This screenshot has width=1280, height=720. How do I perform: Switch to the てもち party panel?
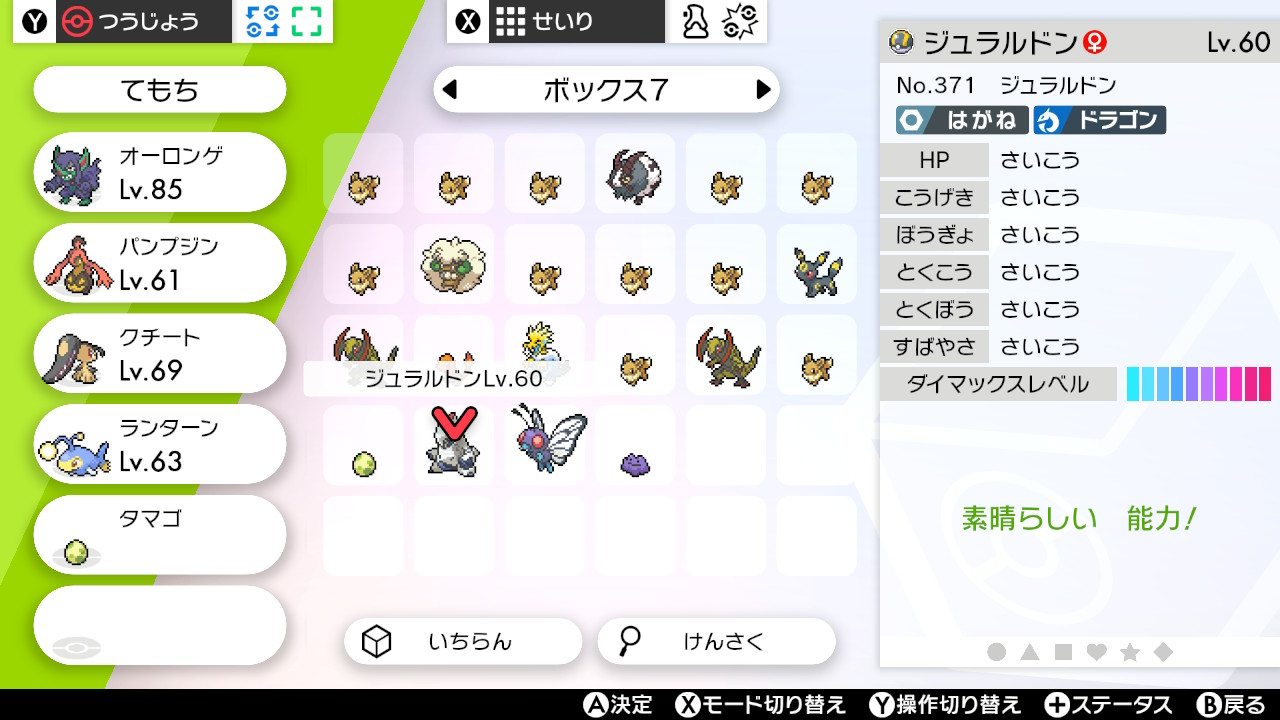tap(158, 90)
